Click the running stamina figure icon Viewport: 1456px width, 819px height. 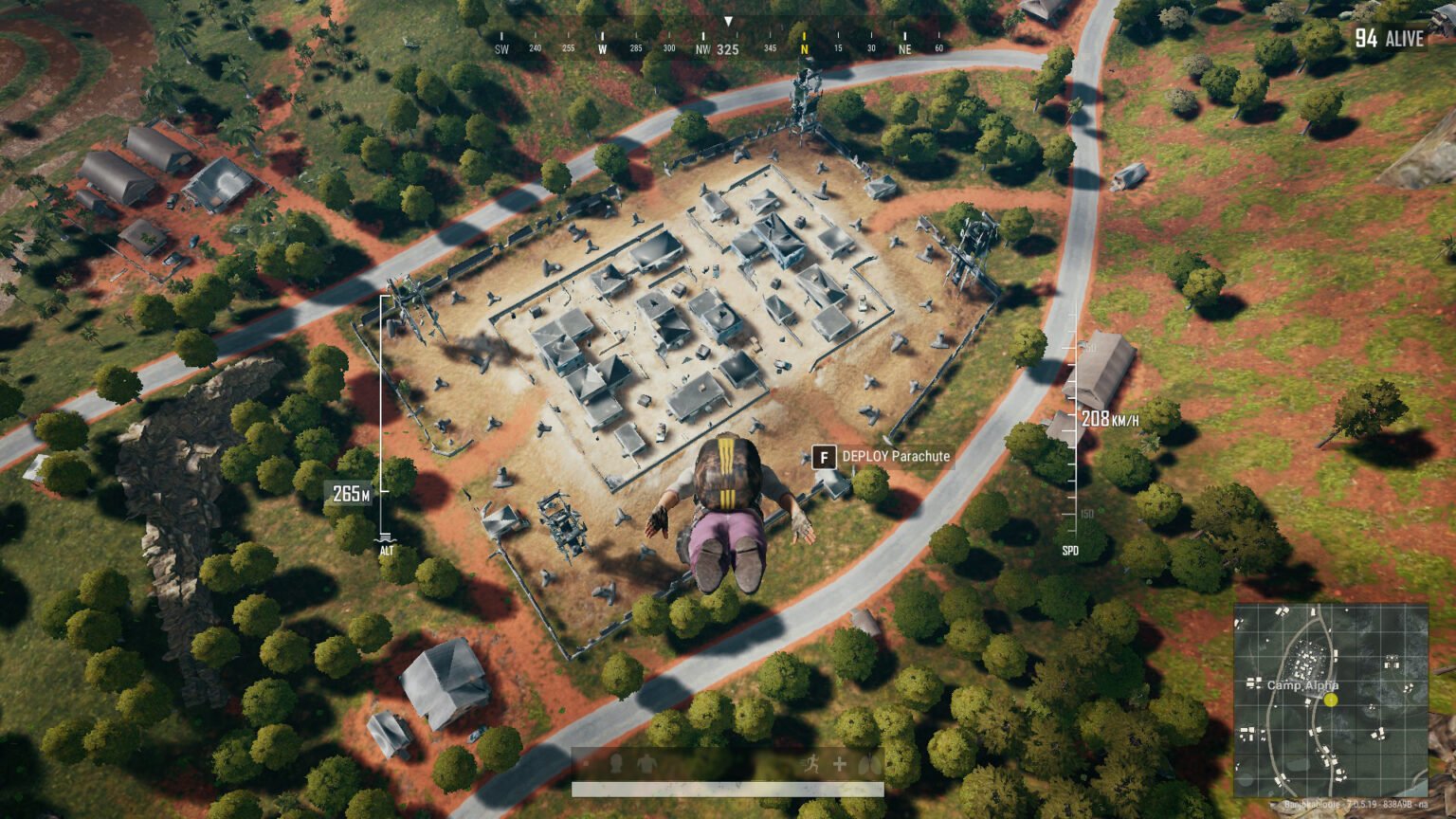pos(813,763)
